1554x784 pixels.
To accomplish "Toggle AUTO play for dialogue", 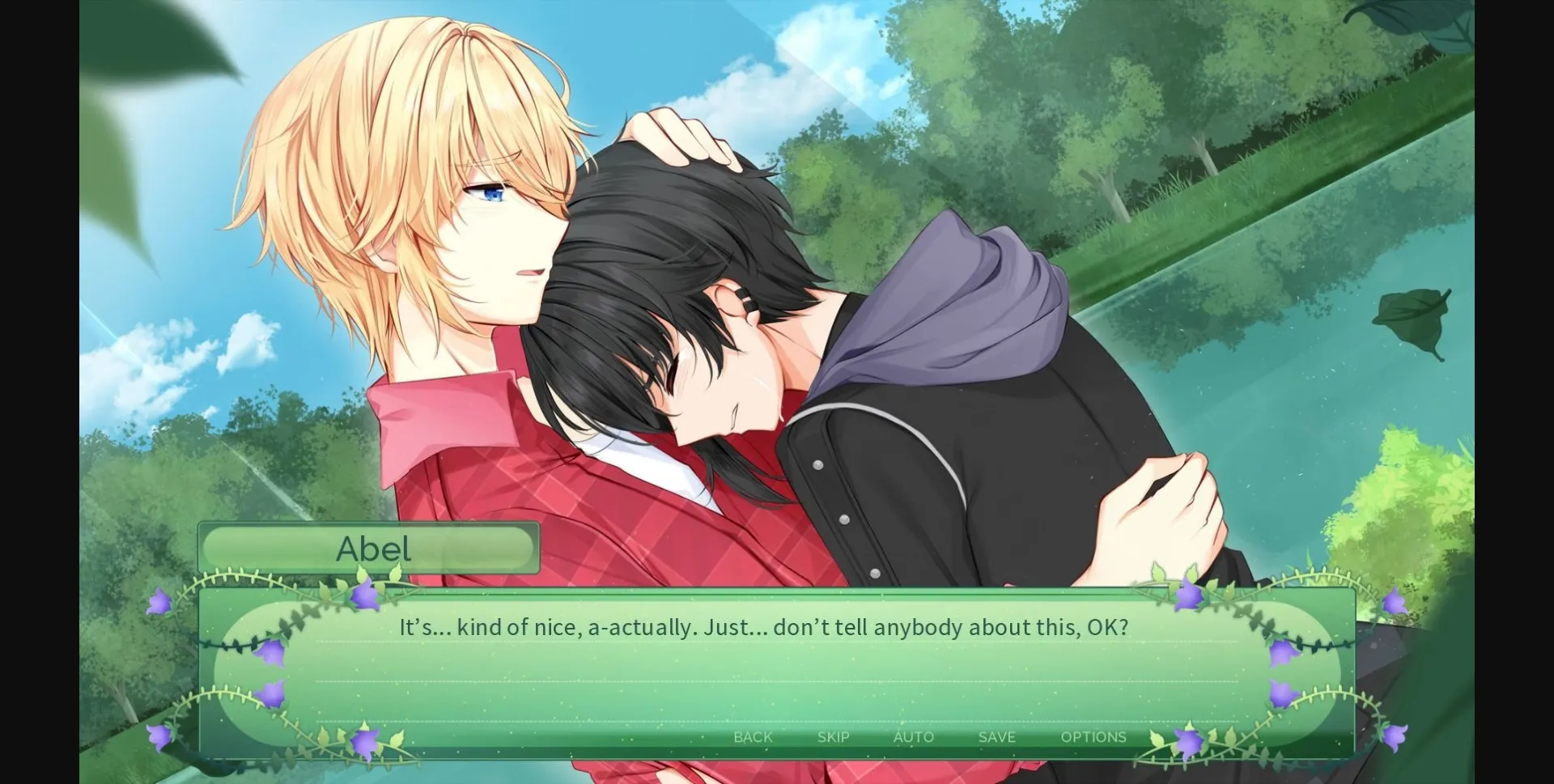I will [x=913, y=737].
